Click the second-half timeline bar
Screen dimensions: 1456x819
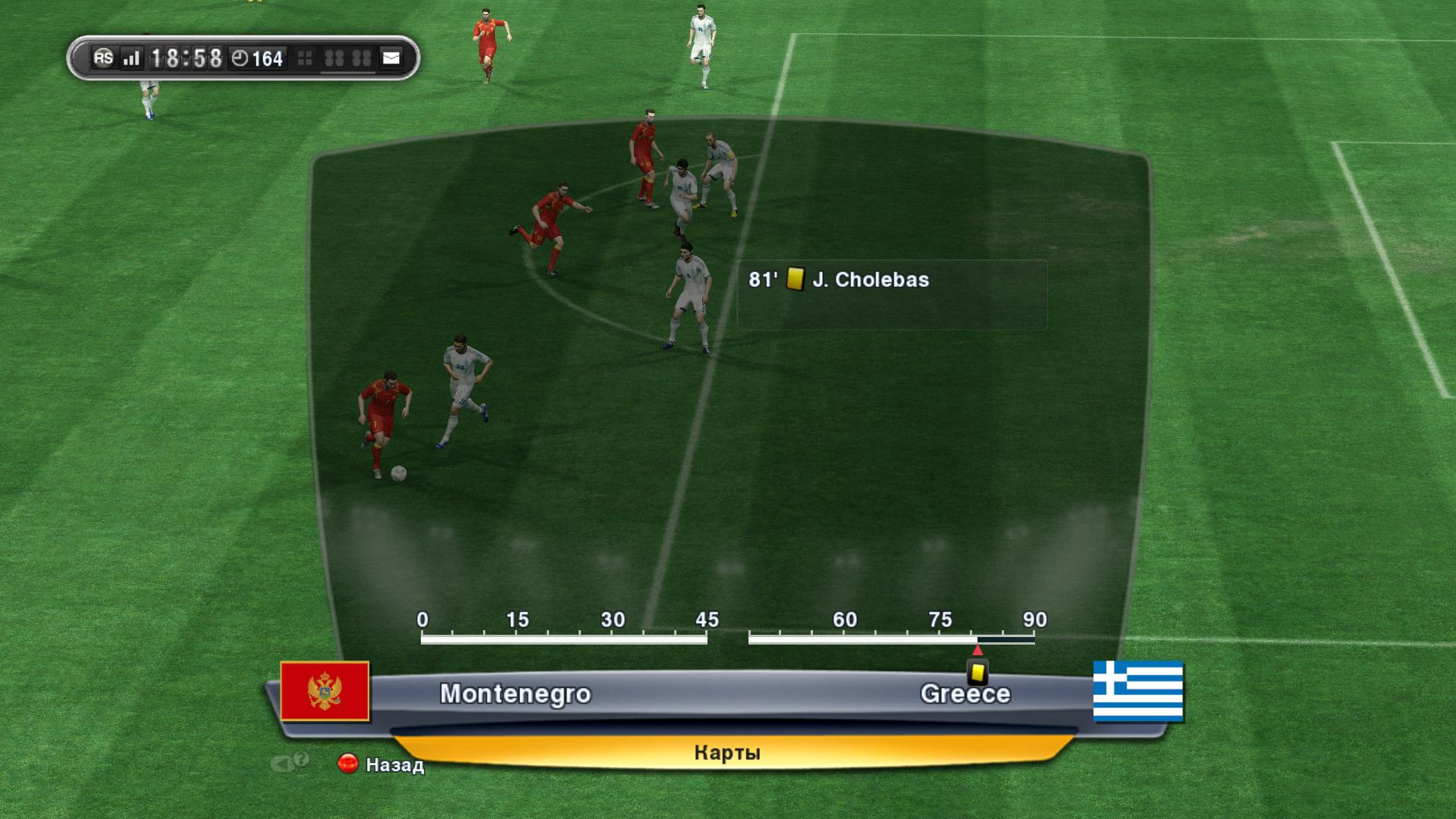891,640
